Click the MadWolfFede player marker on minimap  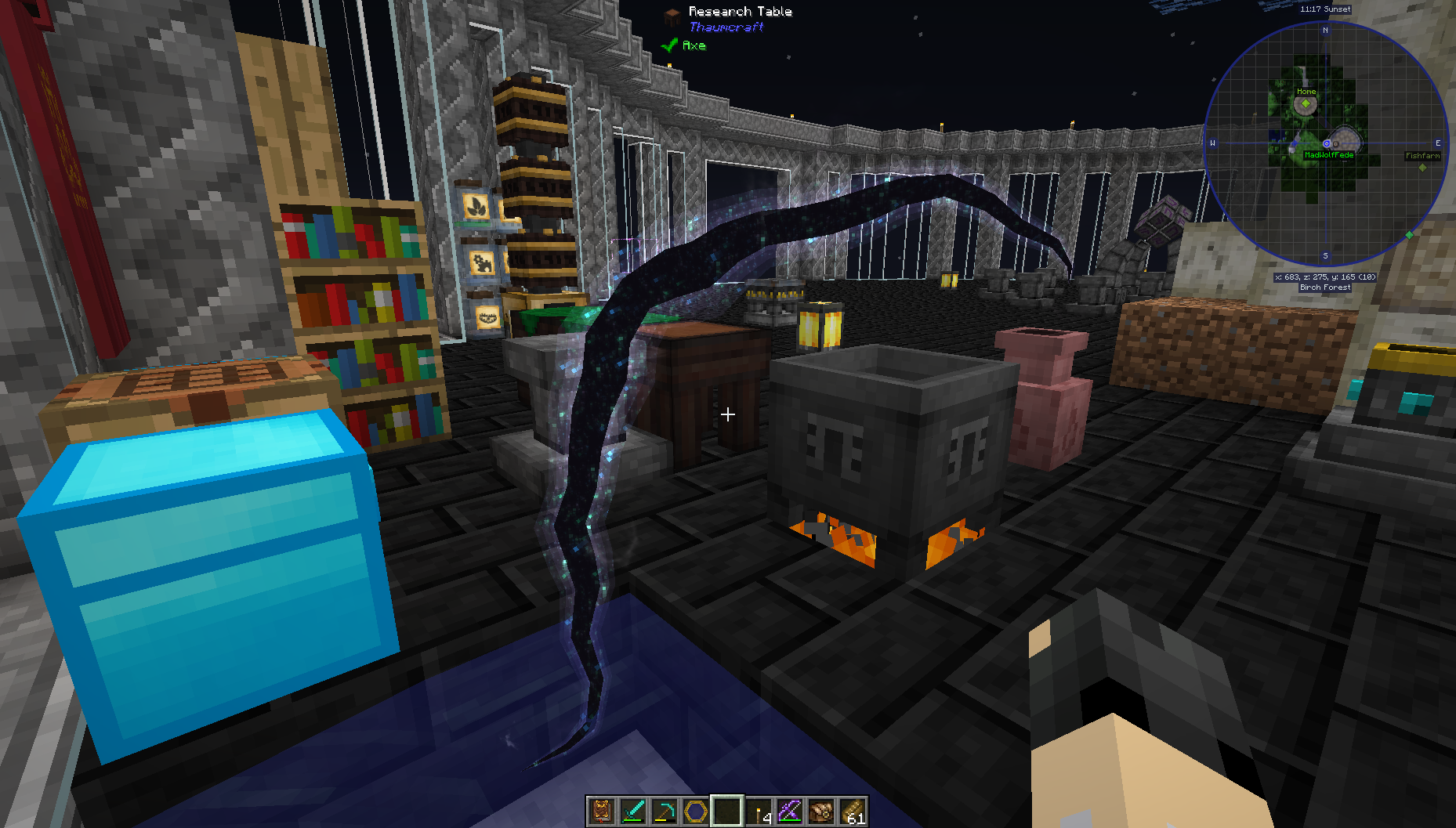click(x=1327, y=144)
